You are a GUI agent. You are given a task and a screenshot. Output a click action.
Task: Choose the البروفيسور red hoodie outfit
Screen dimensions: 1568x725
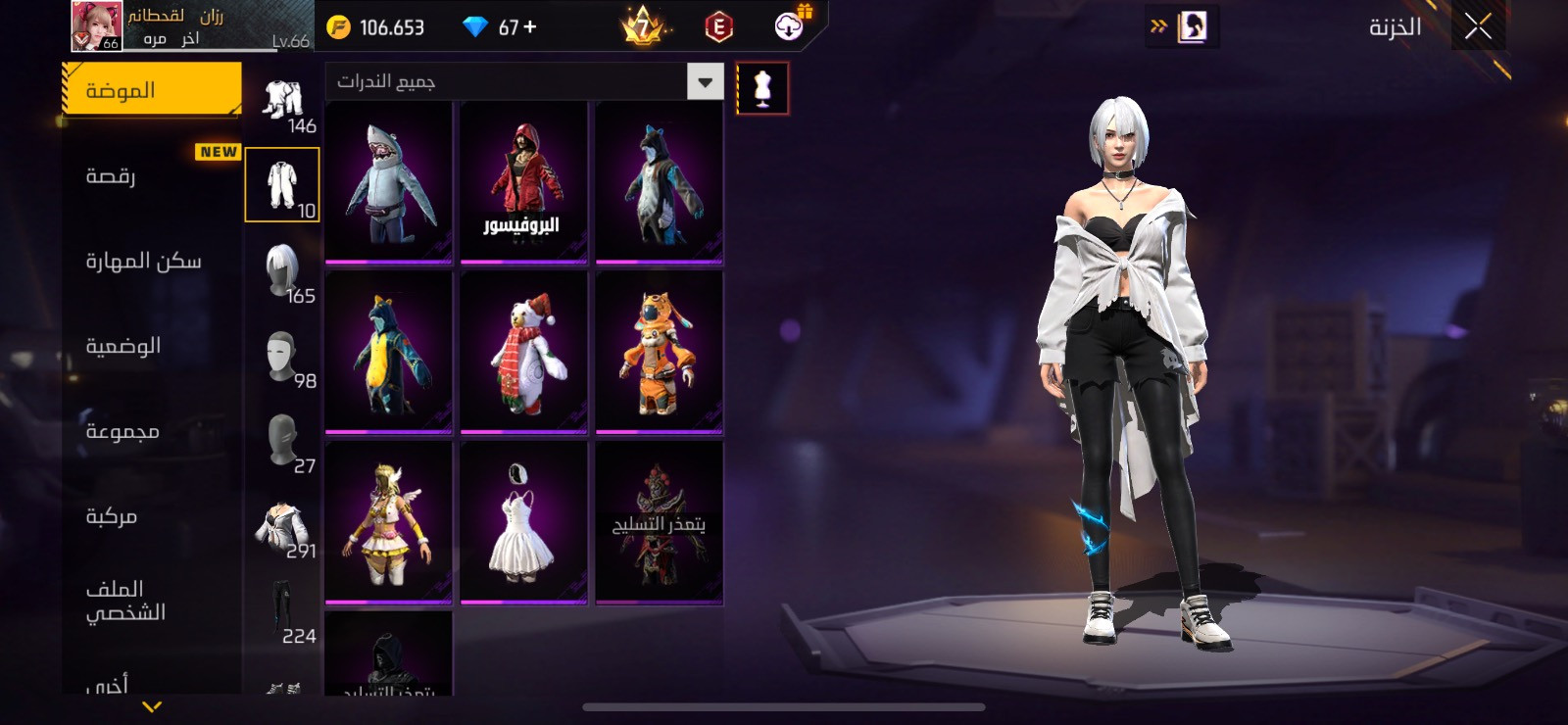[524, 183]
